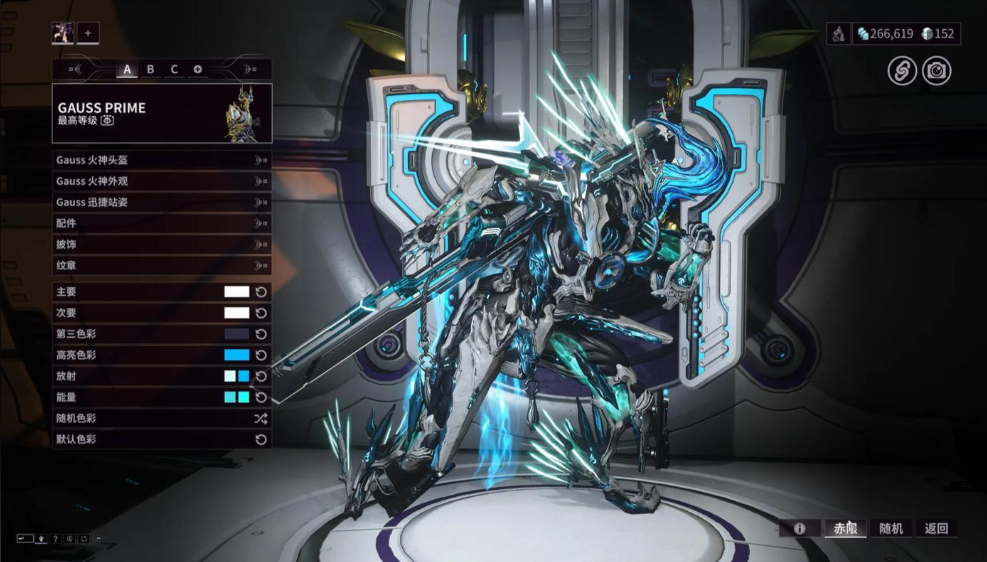Go back with the 返回 button

click(936, 528)
